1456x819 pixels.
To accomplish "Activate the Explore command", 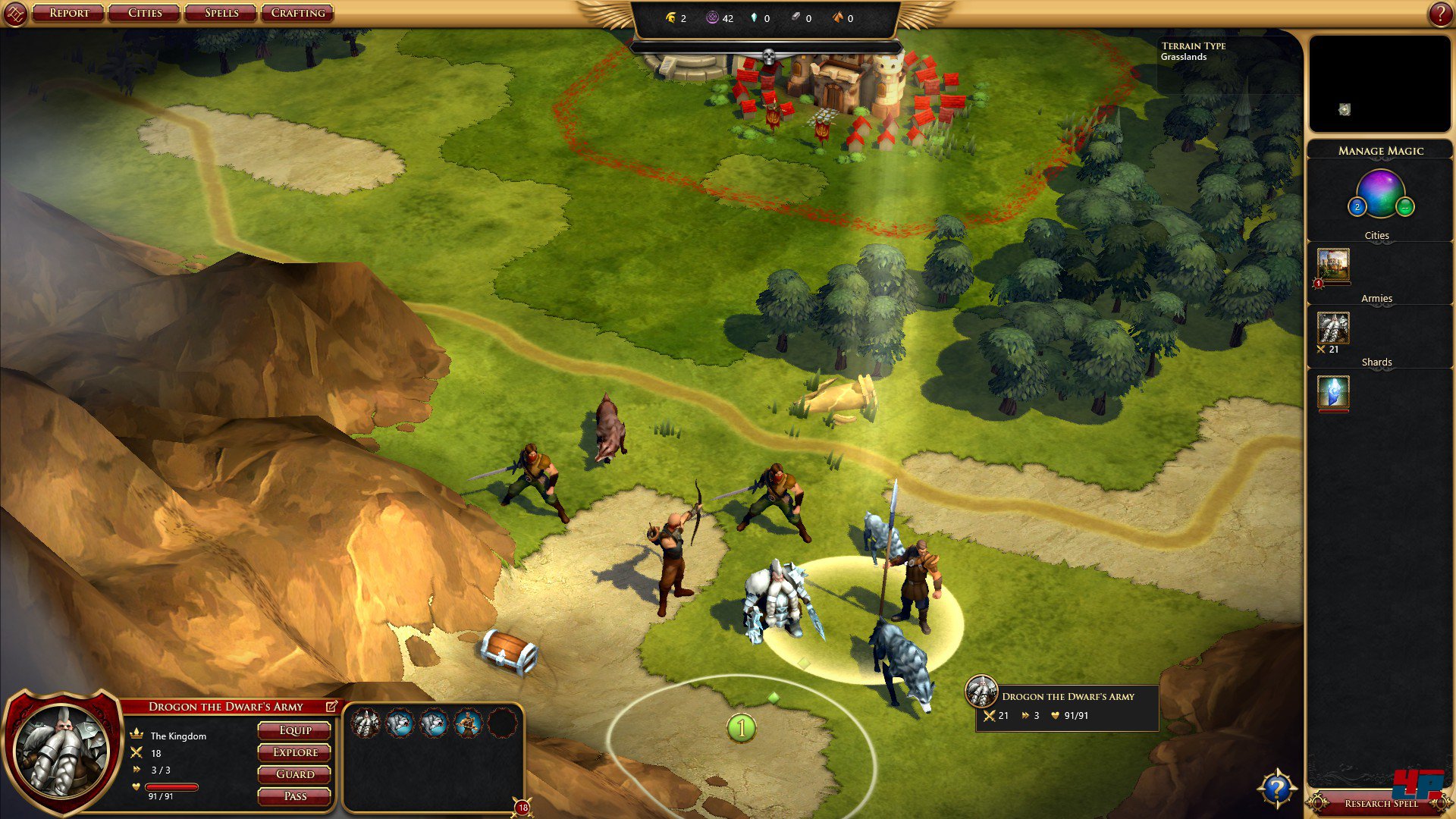I will pos(295,752).
